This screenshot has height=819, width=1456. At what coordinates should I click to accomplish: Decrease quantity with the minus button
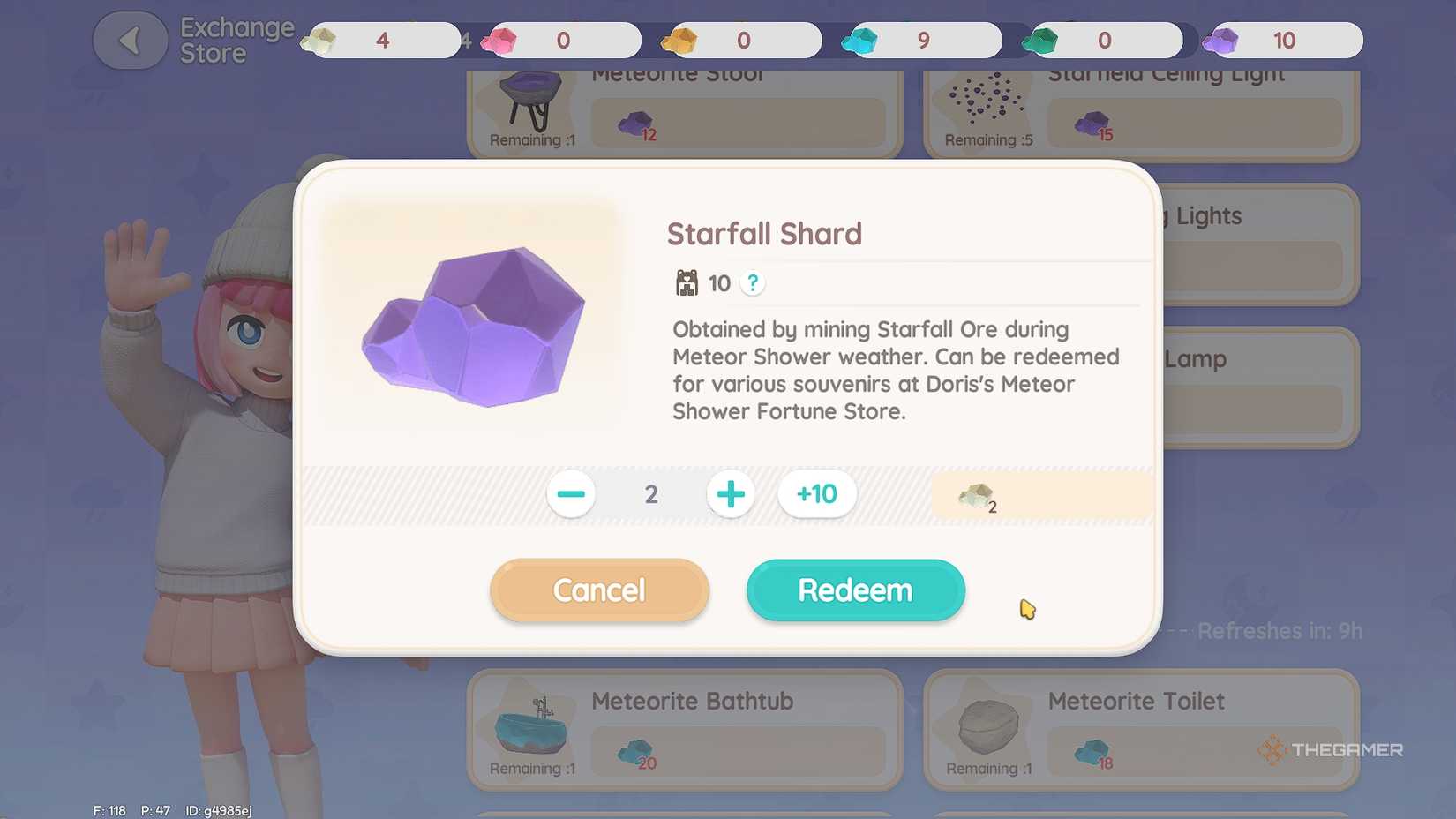coord(571,494)
